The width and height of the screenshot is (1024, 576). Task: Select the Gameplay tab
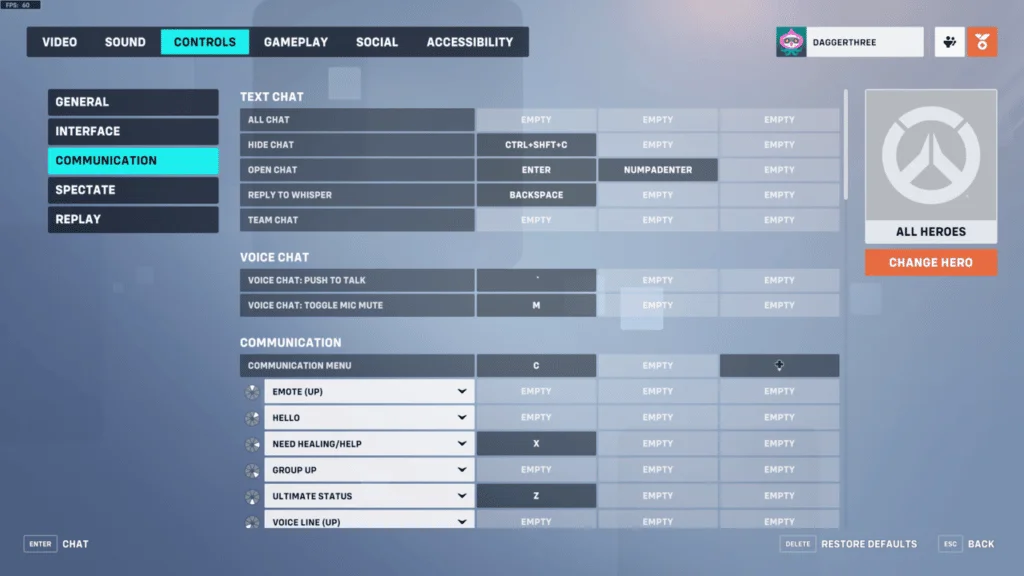click(x=296, y=42)
